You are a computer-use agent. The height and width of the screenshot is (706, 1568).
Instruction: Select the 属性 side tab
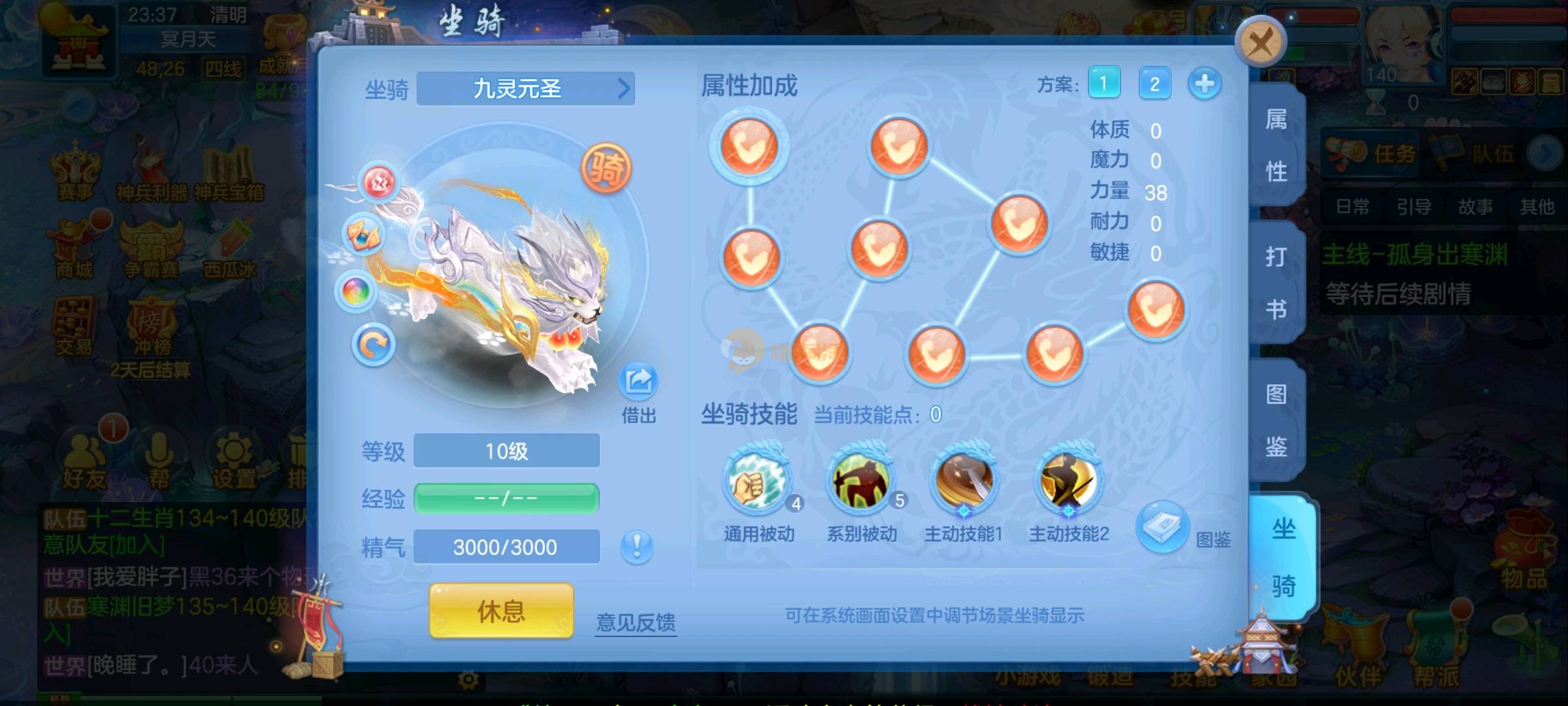1276,145
